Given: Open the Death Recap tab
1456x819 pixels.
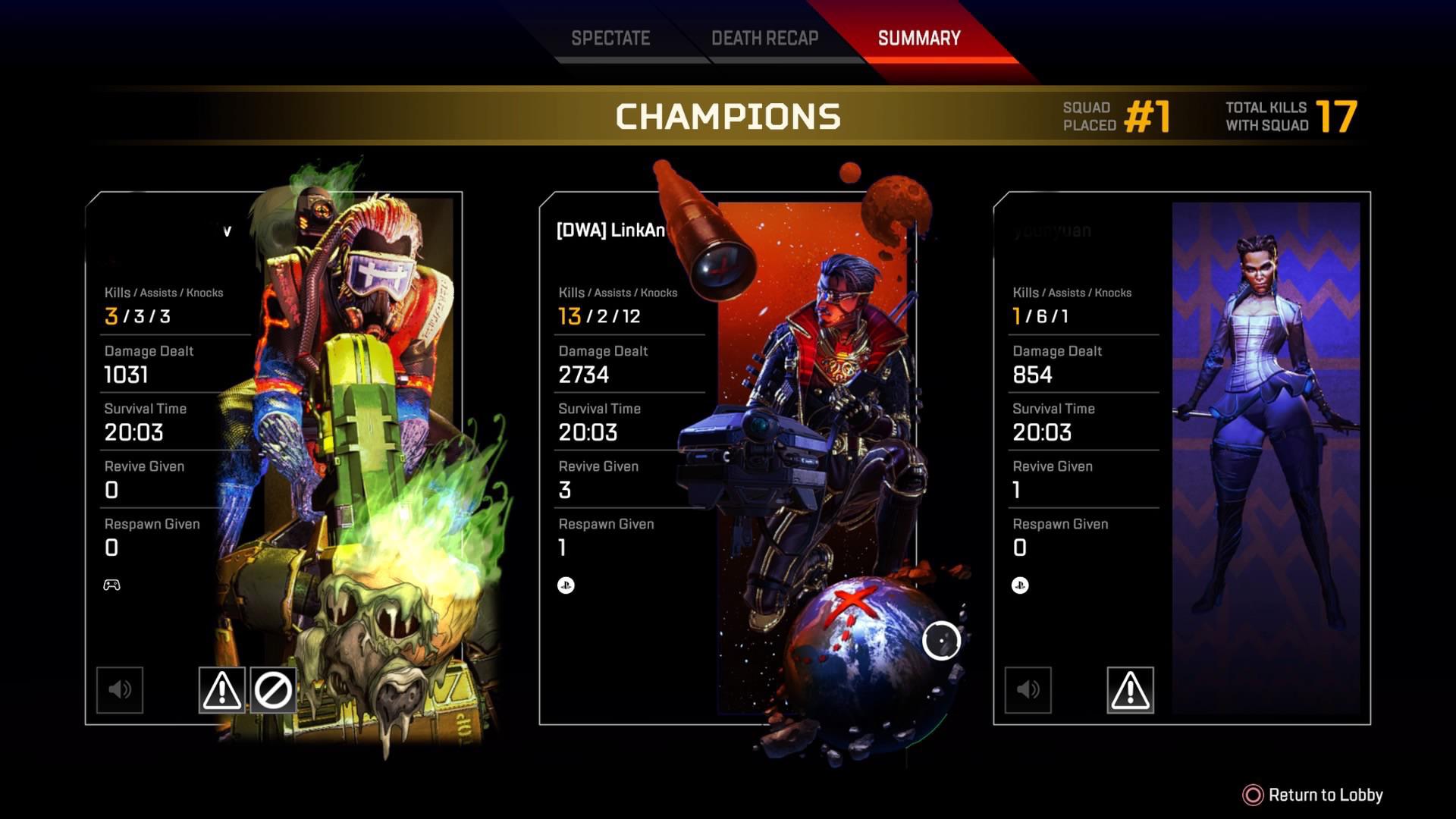Looking at the screenshot, I should [764, 37].
